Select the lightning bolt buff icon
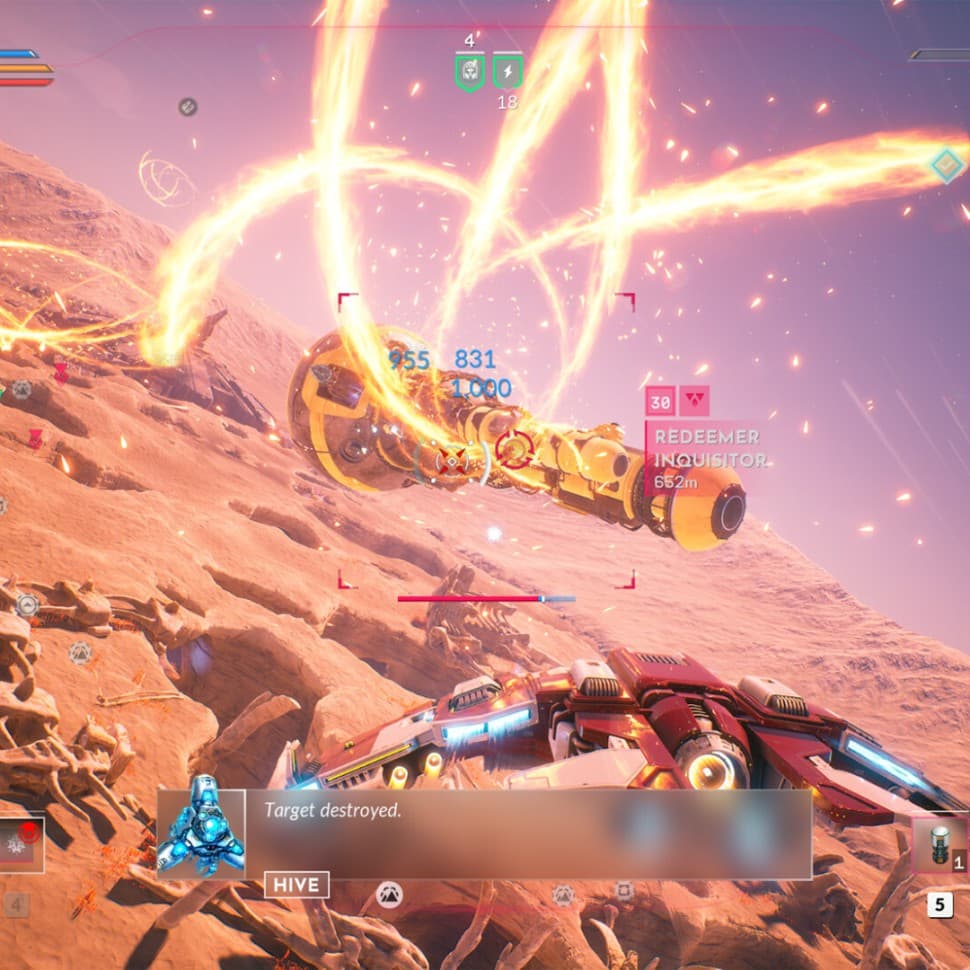Image resolution: width=970 pixels, height=970 pixels. 508,72
